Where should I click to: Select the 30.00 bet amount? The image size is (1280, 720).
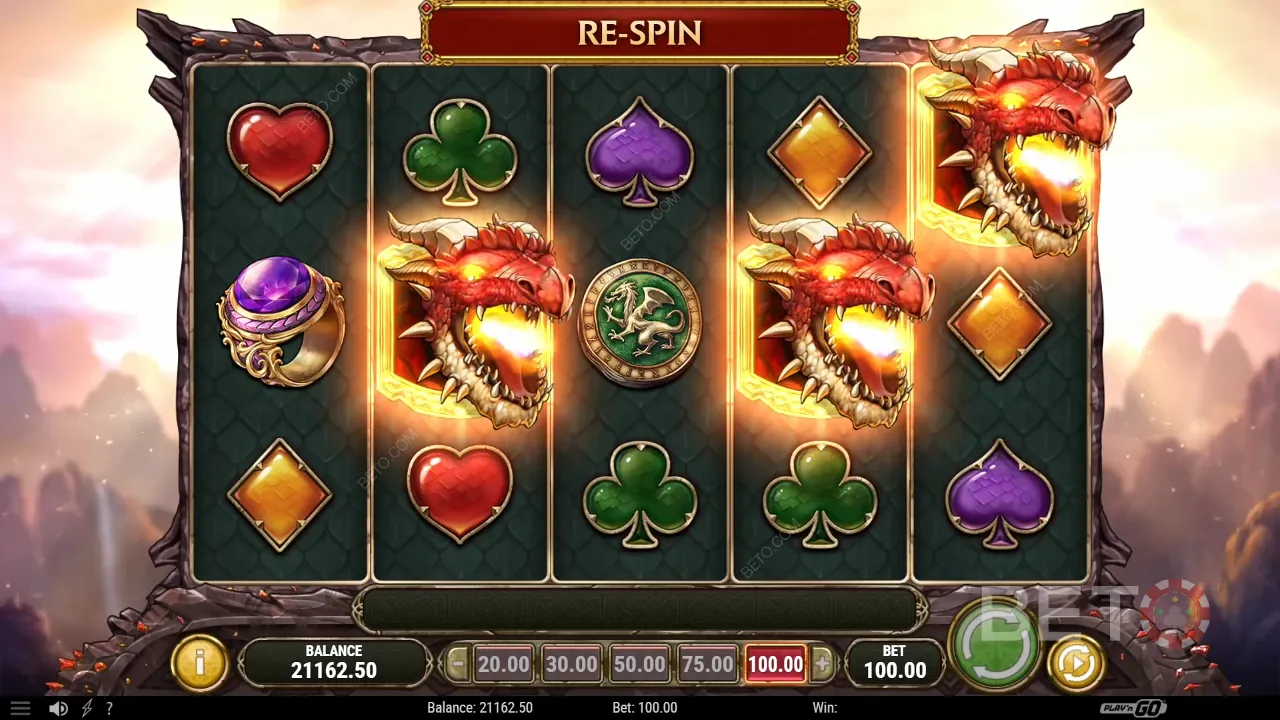570,663
